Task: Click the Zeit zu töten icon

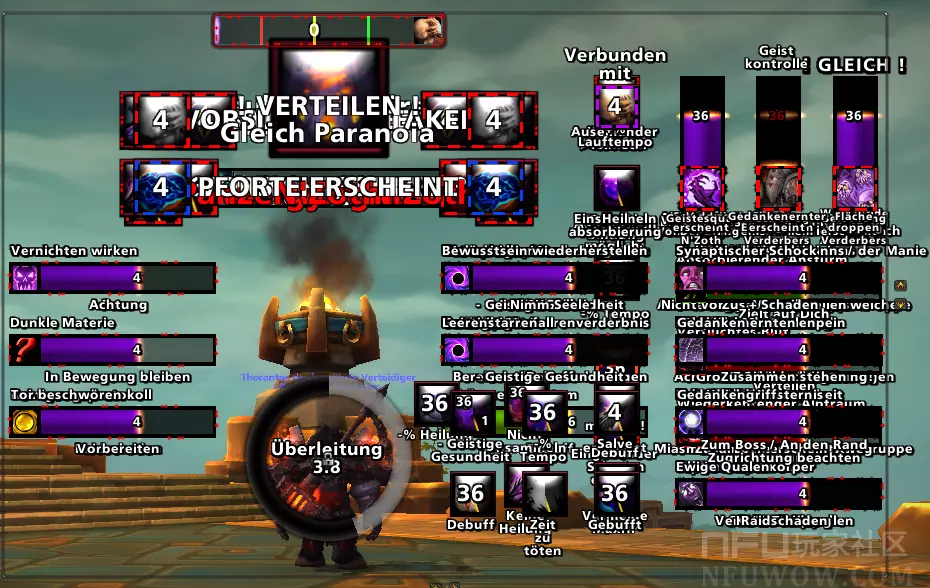Action: (545, 494)
